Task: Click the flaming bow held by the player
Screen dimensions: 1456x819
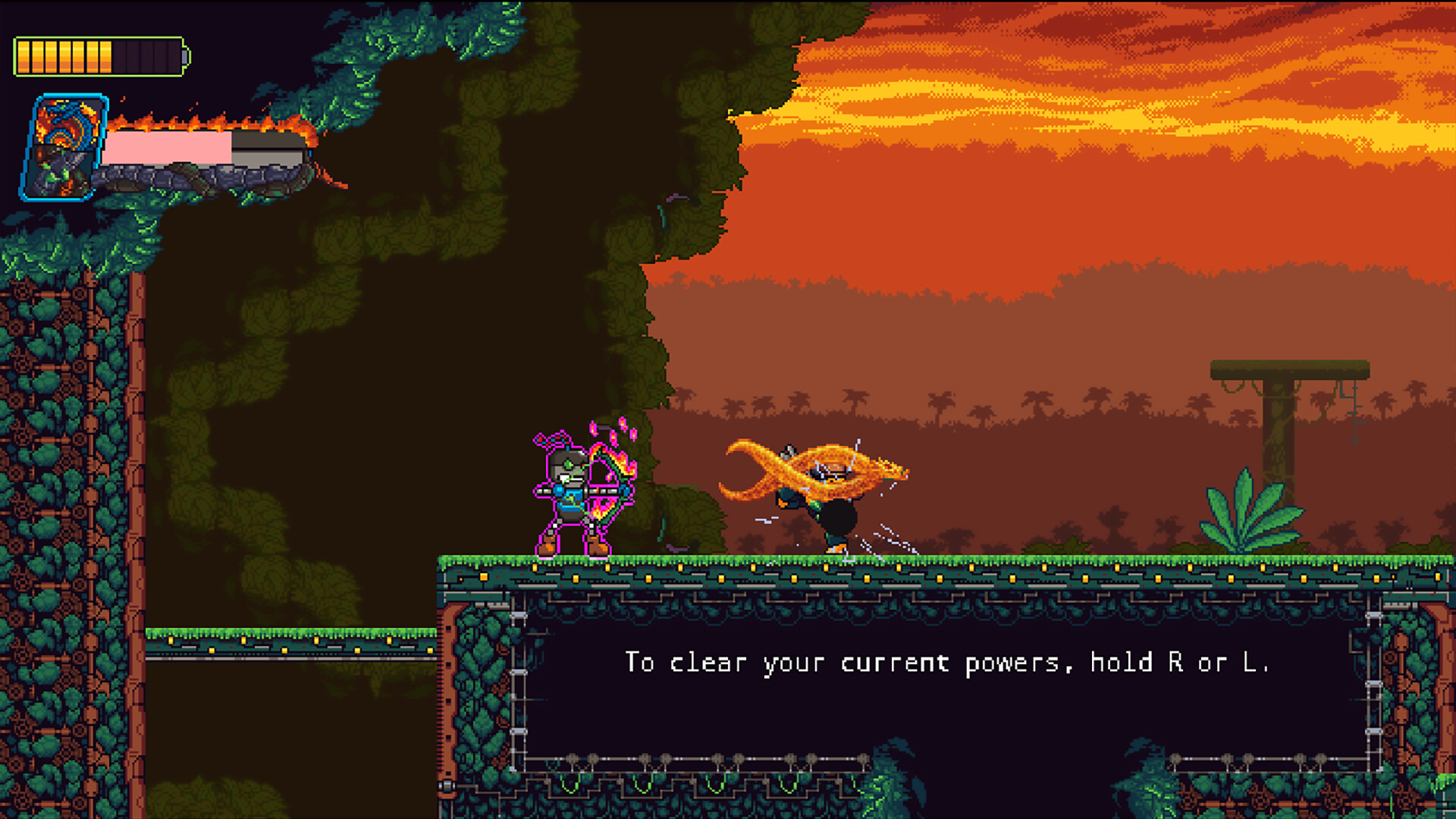Action: tap(614, 485)
